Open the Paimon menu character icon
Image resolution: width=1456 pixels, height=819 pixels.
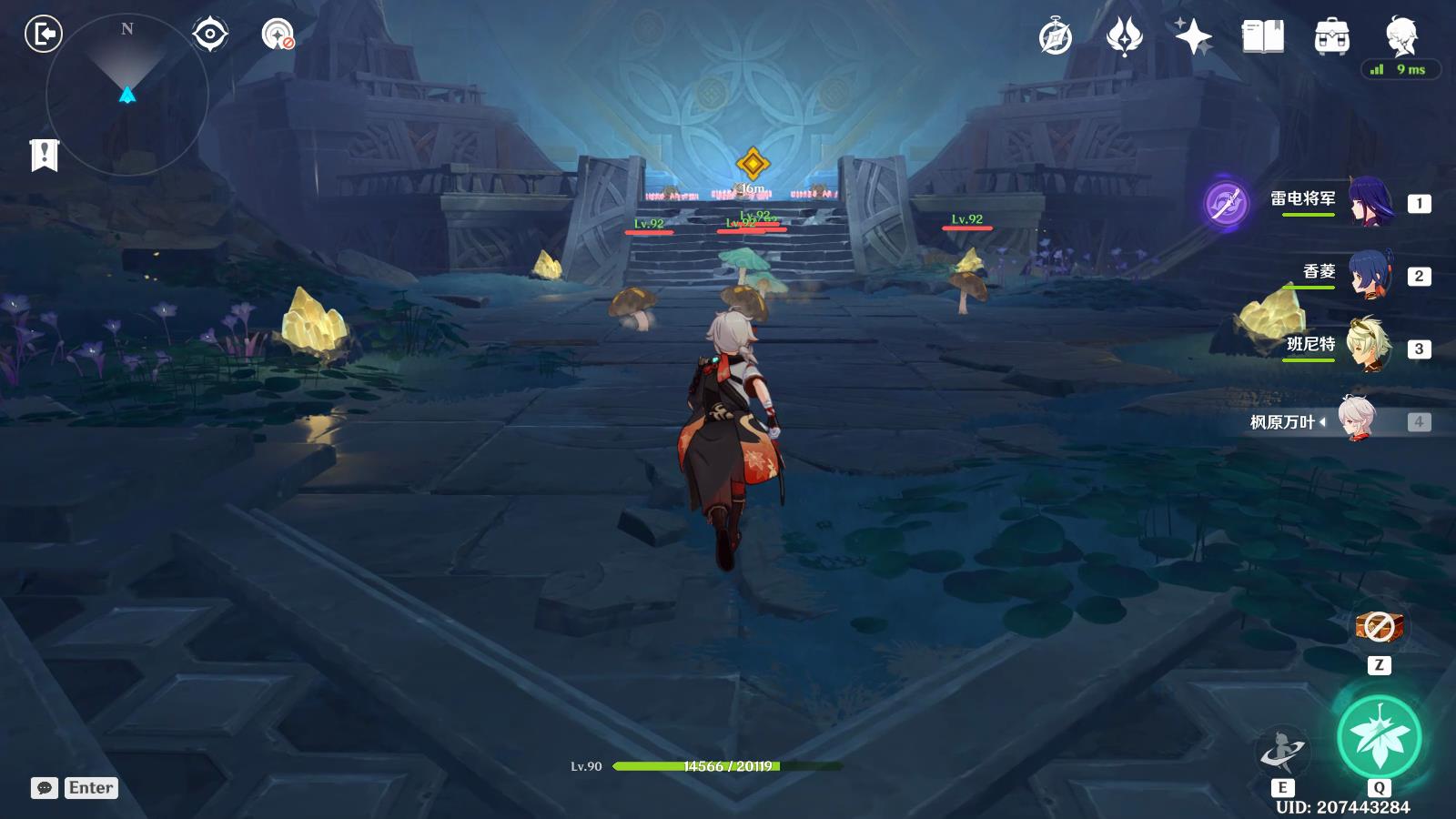(1400, 36)
